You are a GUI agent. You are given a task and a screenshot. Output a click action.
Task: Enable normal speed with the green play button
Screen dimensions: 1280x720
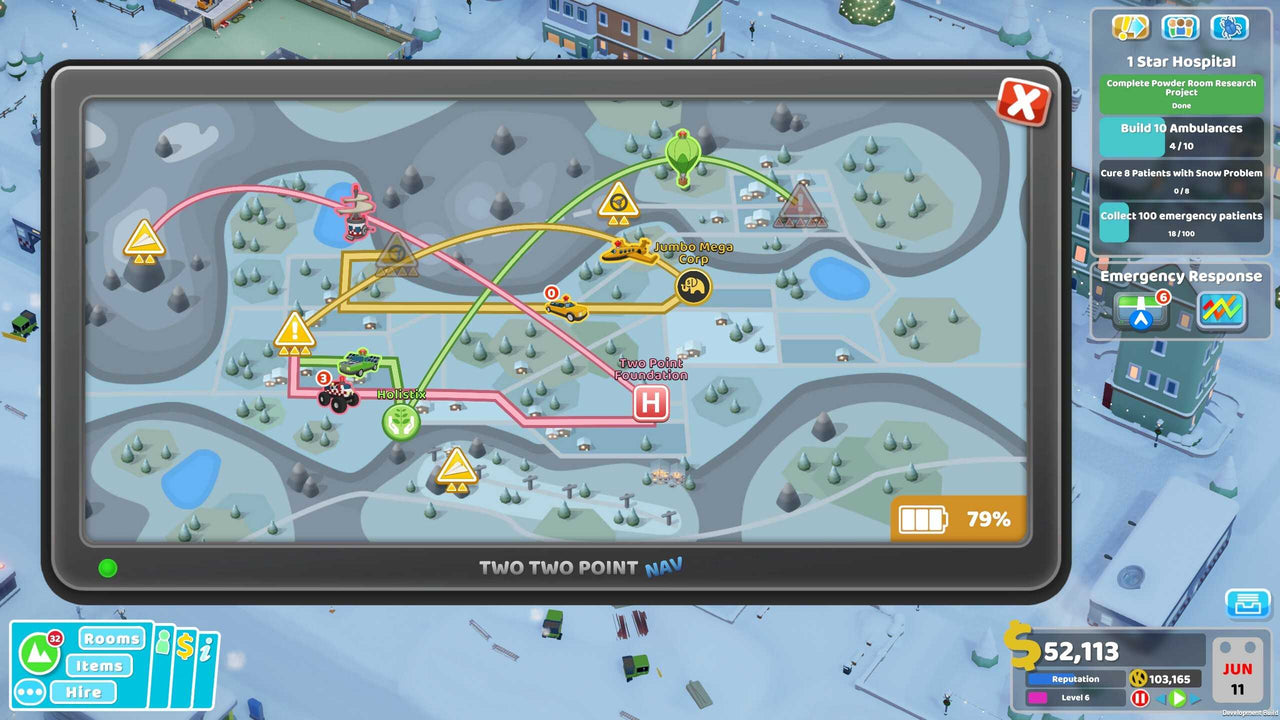pos(1178,697)
